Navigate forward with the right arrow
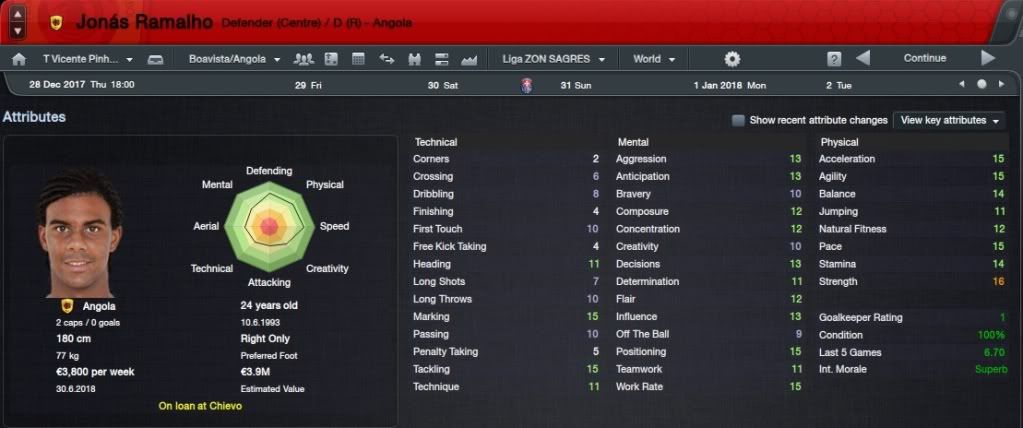1023x428 pixels. pos(988,58)
